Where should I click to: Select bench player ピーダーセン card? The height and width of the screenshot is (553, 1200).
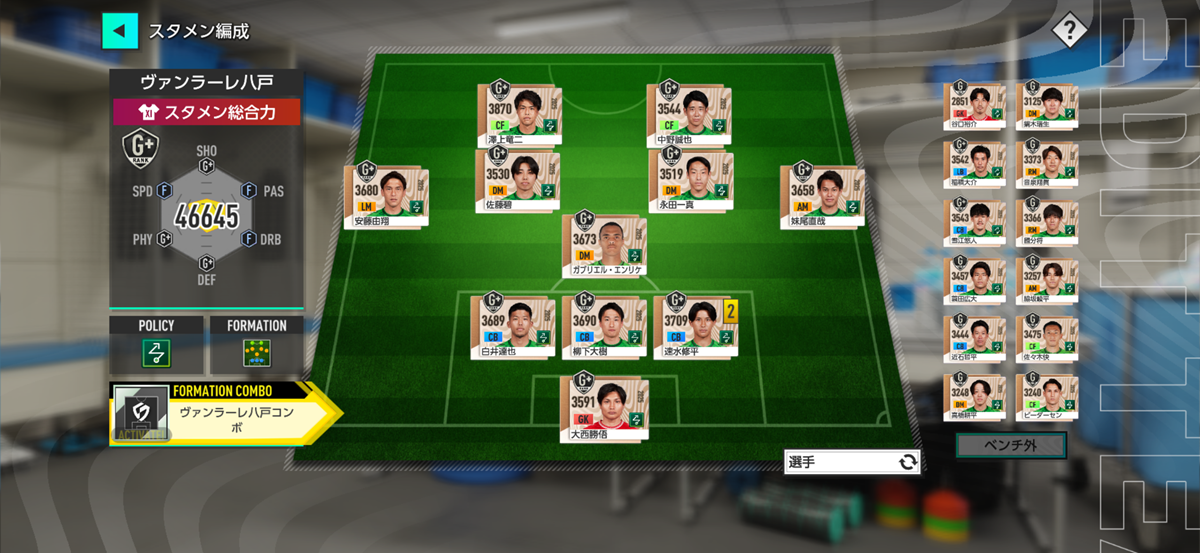point(1047,396)
